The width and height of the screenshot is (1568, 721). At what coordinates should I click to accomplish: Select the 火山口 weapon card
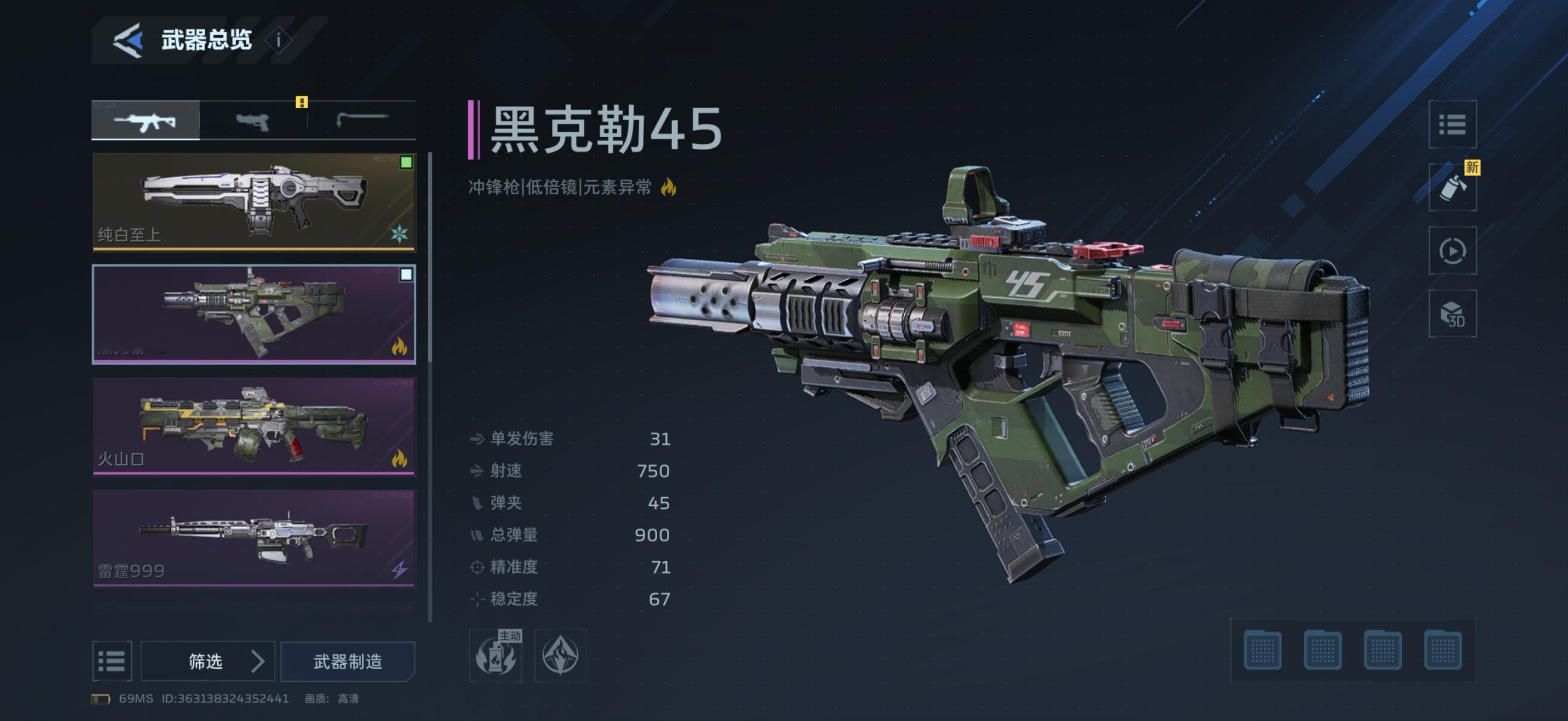pyautogui.click(x=254, y=426)
